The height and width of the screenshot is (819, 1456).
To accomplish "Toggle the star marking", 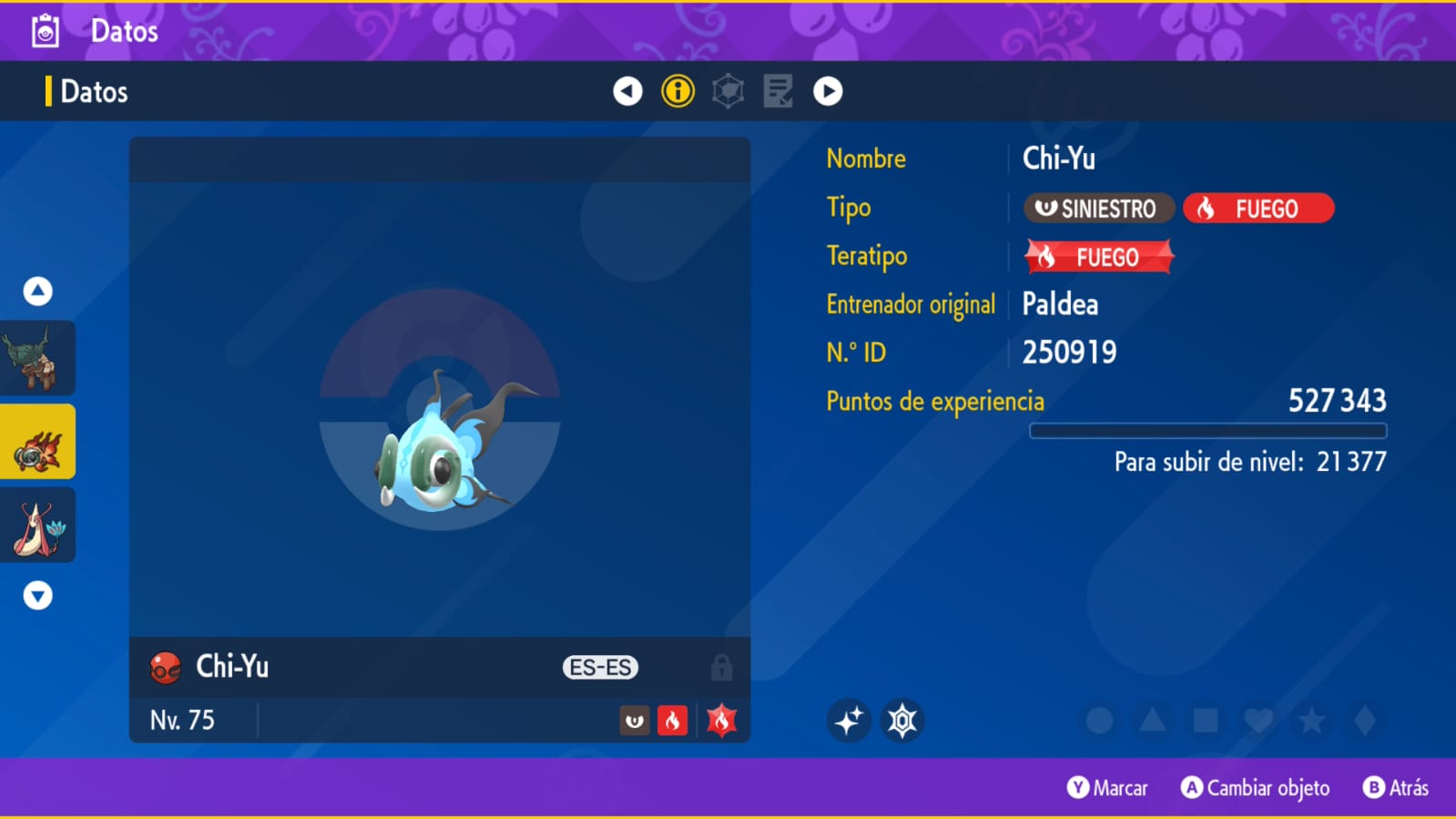I will click(1311, 721).
